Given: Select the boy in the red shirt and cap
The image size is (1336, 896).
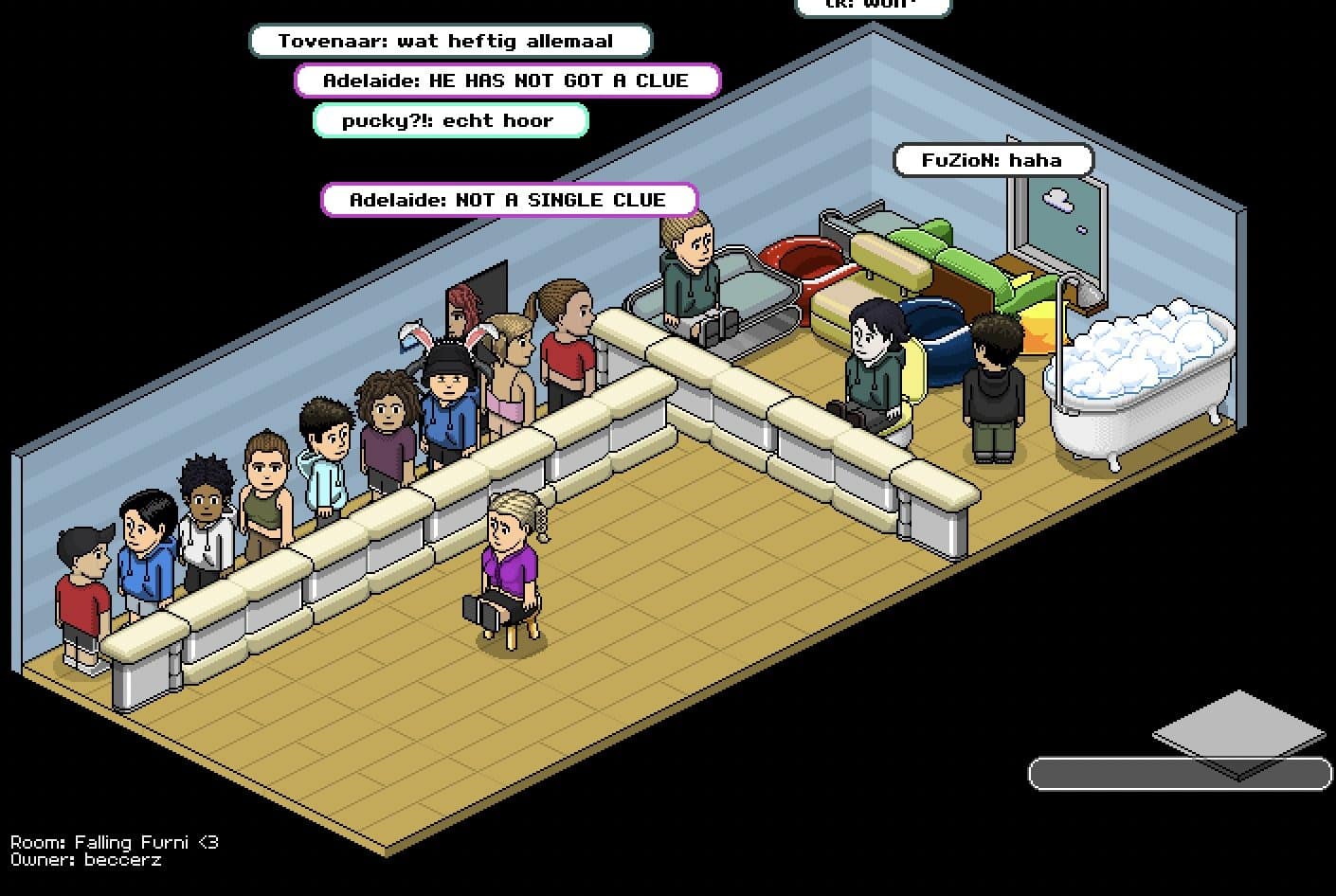Looking at the screenshot, I should point(83,587).
